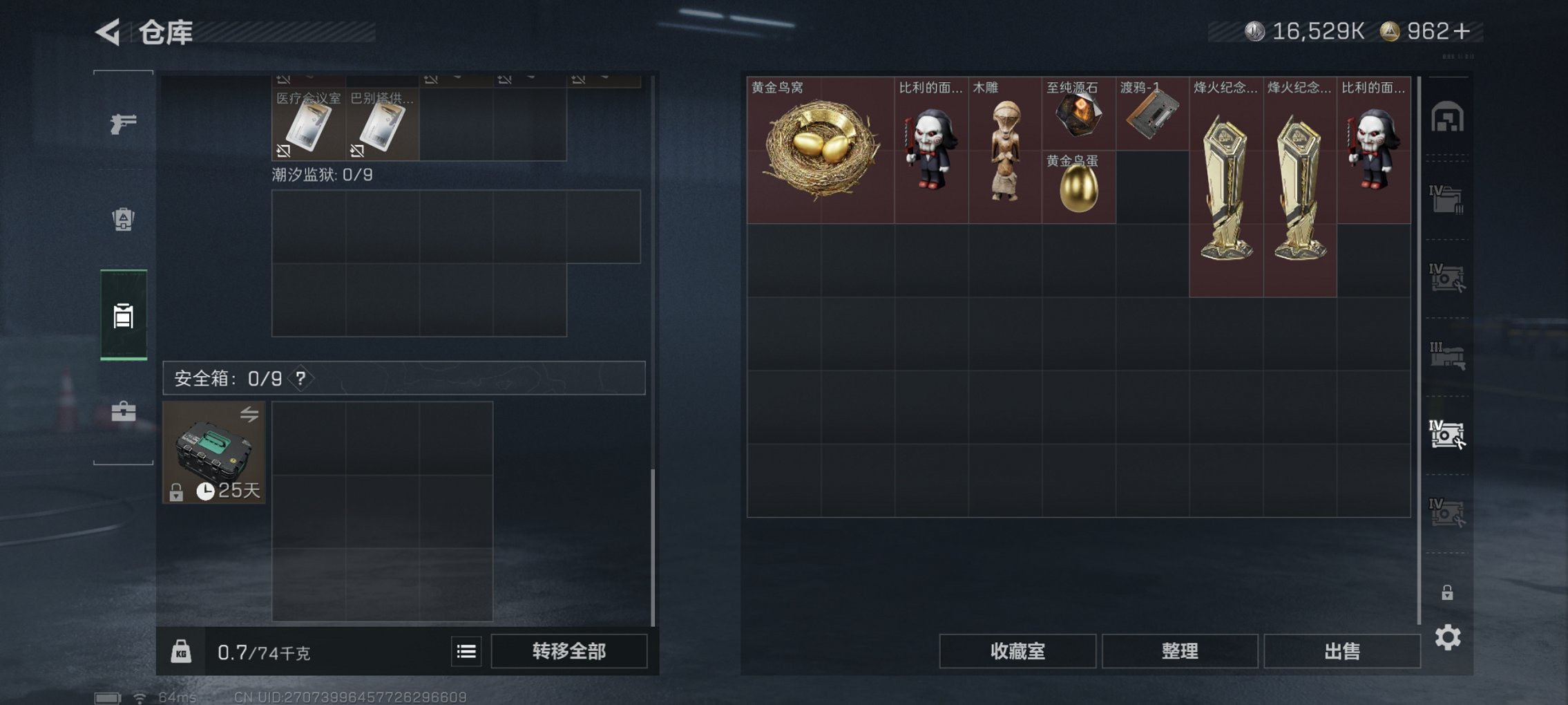Viewport: 1568px width, 705px height.
Task: Click the 0.7/74千克 weight progress bar
Action: point(262,650)
